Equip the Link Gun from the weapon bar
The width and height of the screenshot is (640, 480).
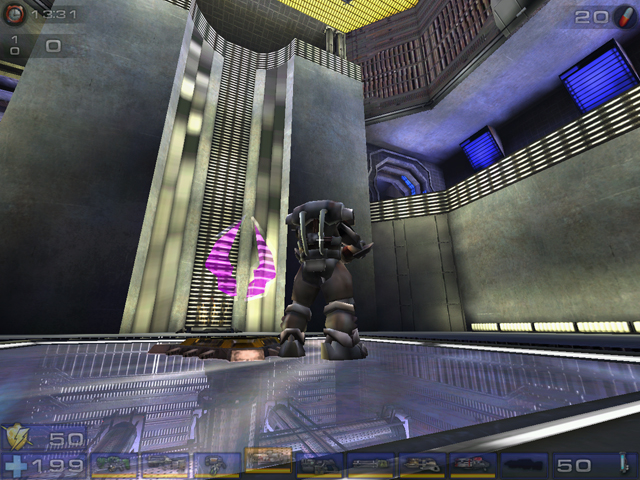[x=320, y=464]
